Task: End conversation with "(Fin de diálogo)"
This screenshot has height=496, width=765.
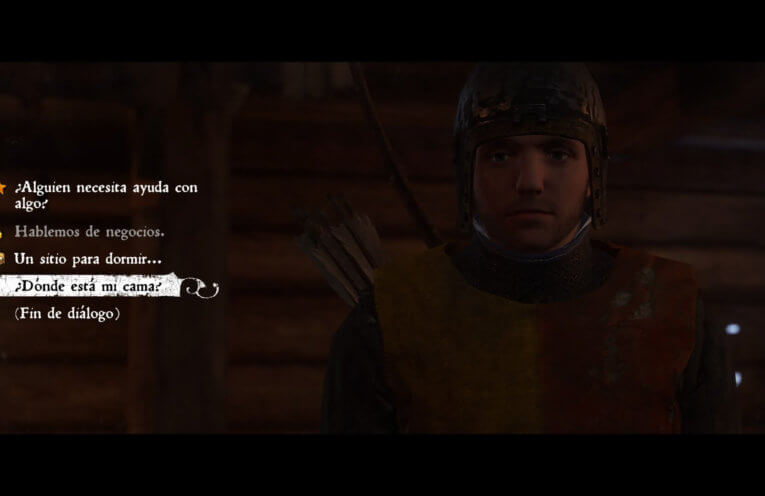Action: [67, 314]
